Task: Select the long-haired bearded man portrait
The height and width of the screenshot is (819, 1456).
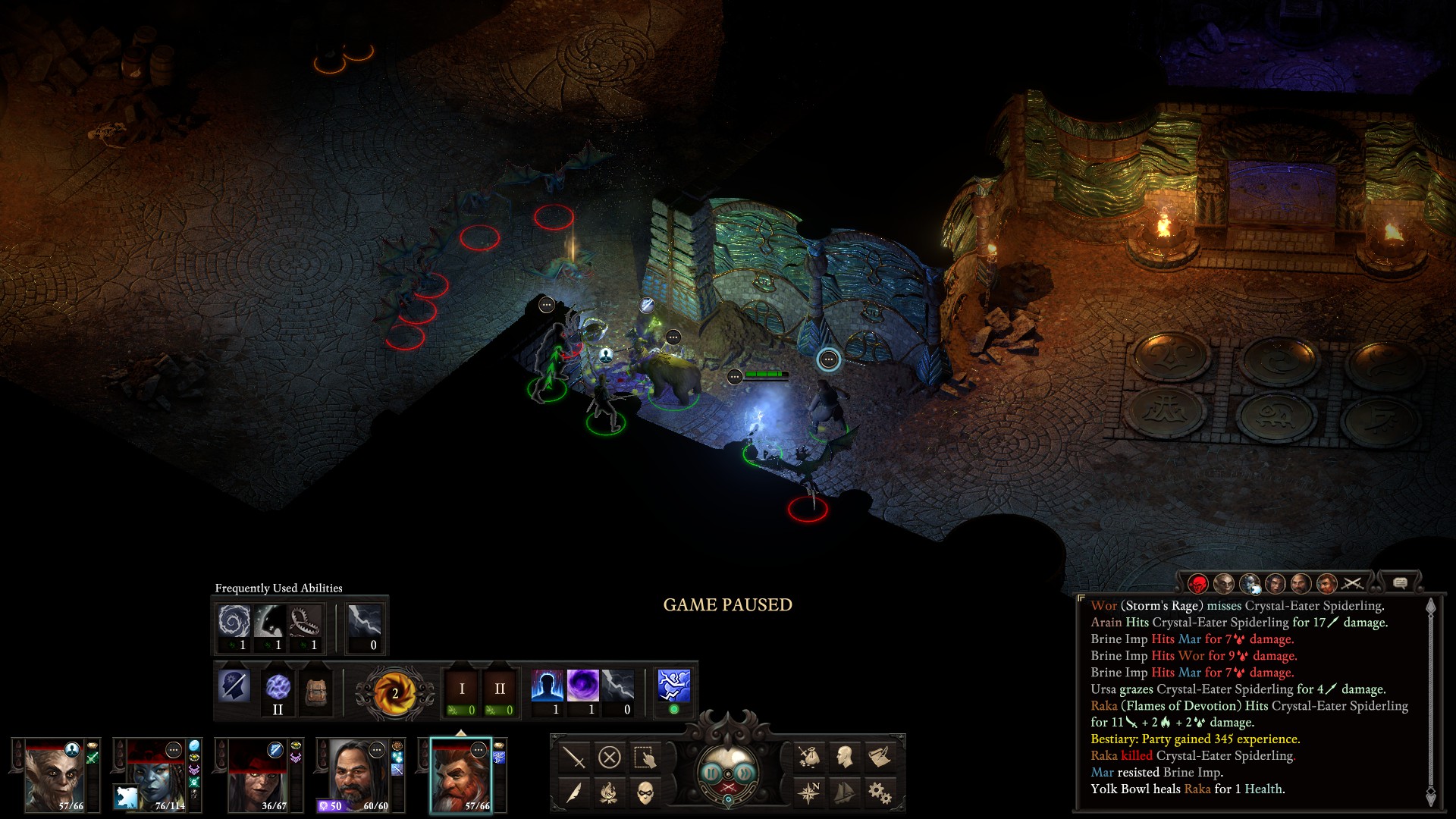Action: (359, 775)
